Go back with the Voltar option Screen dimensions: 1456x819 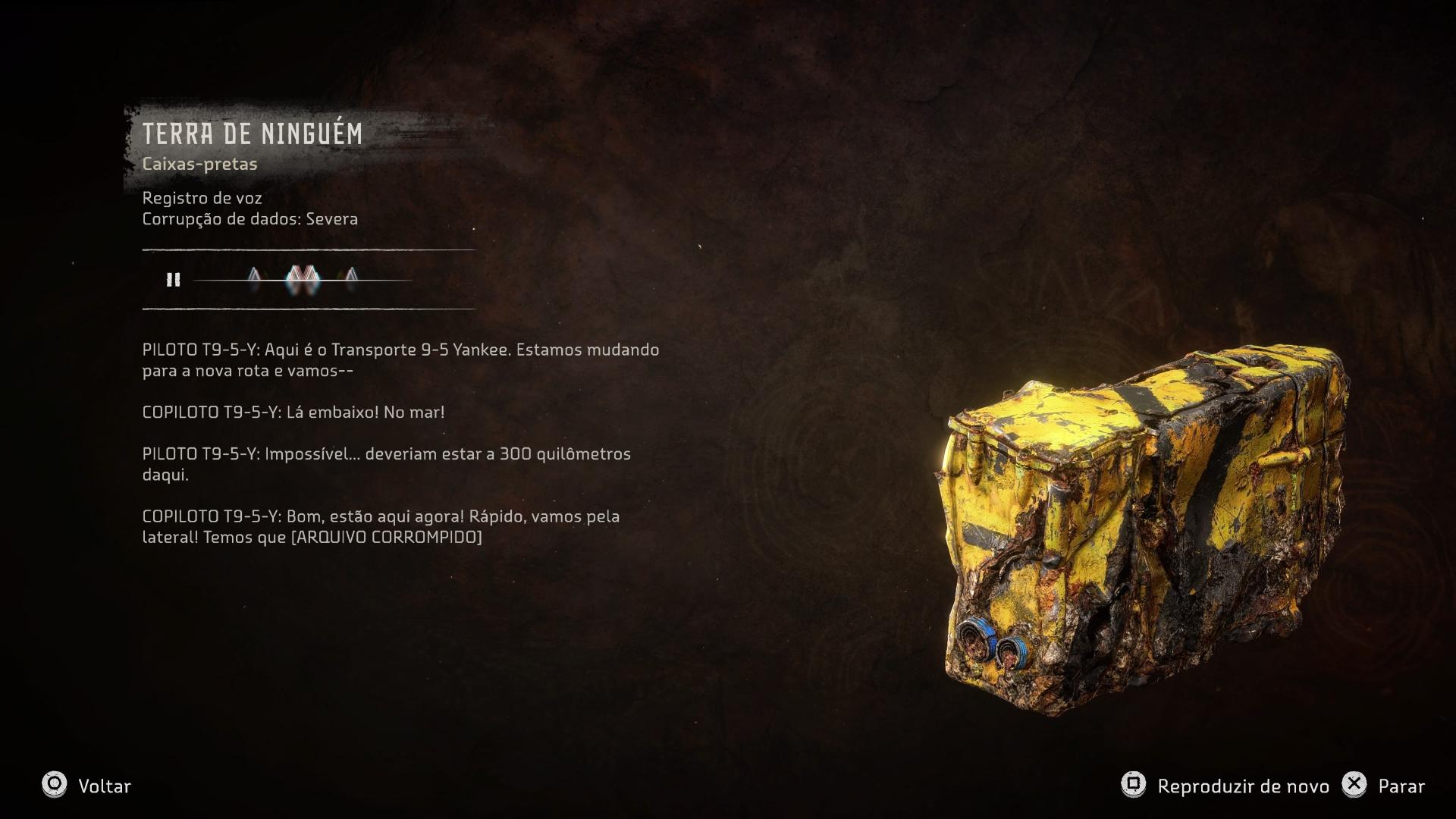coord(86,786)
